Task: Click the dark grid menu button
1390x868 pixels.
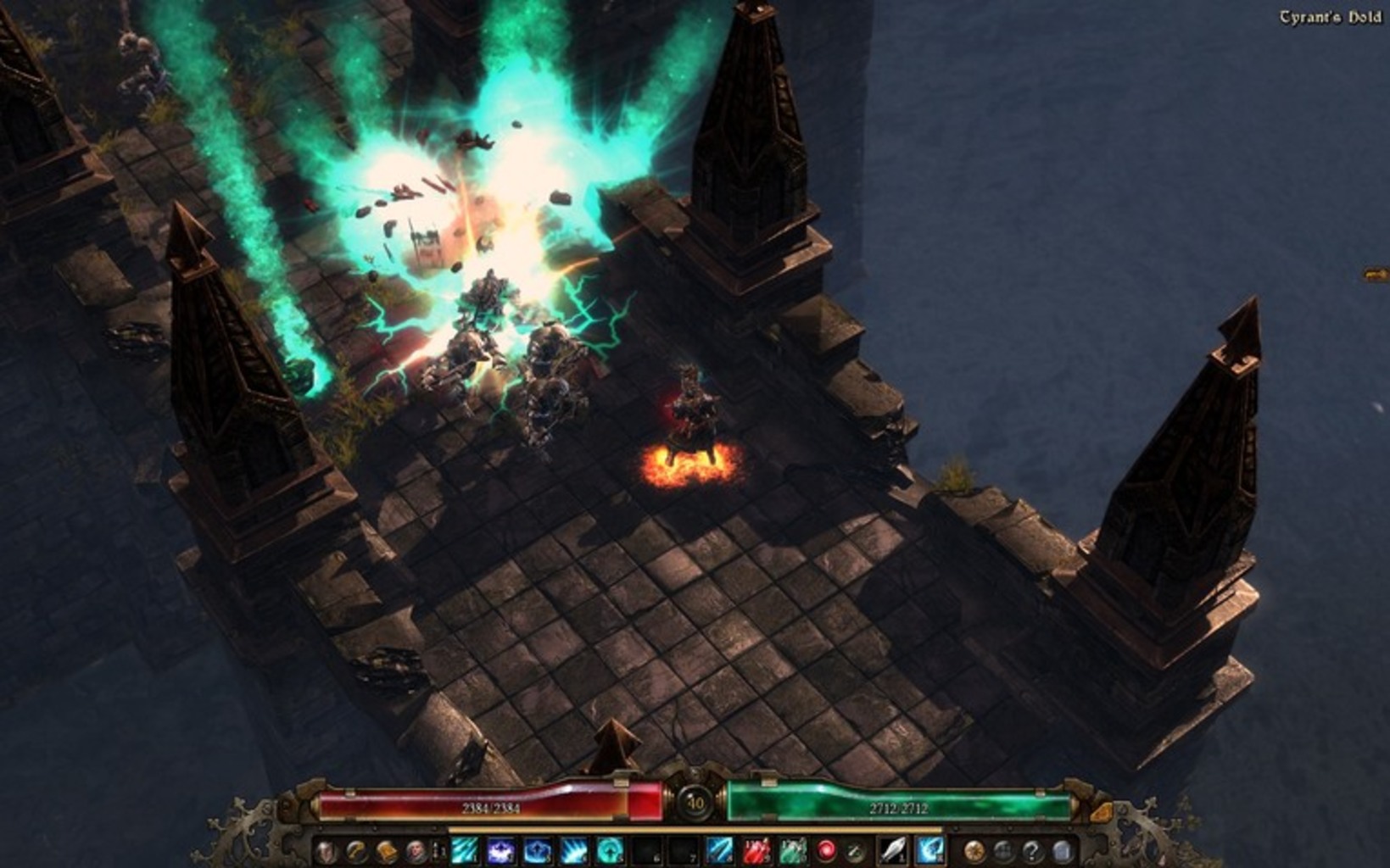Action: point(1003,851)
